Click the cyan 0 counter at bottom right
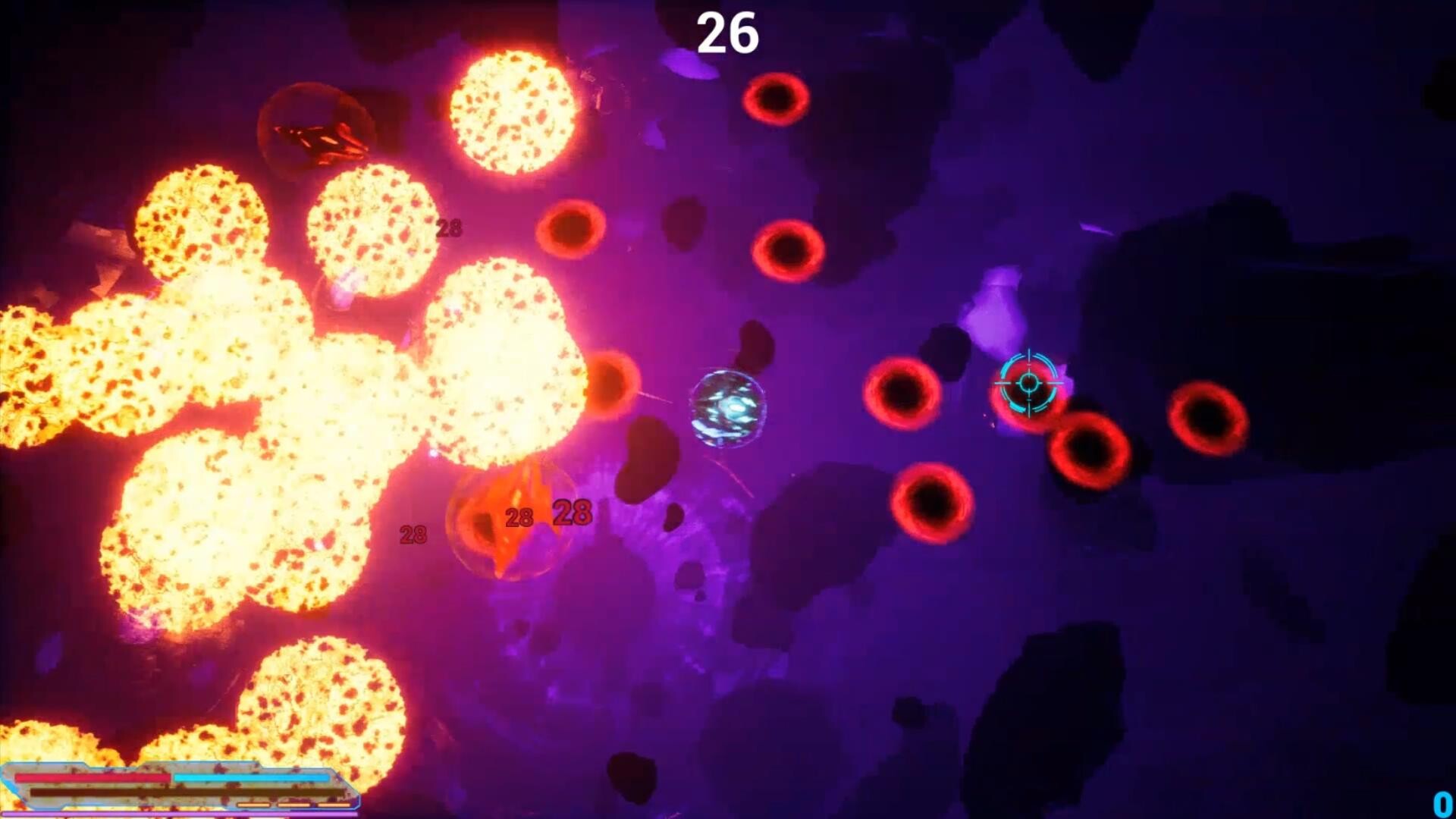 (1442, 802)
